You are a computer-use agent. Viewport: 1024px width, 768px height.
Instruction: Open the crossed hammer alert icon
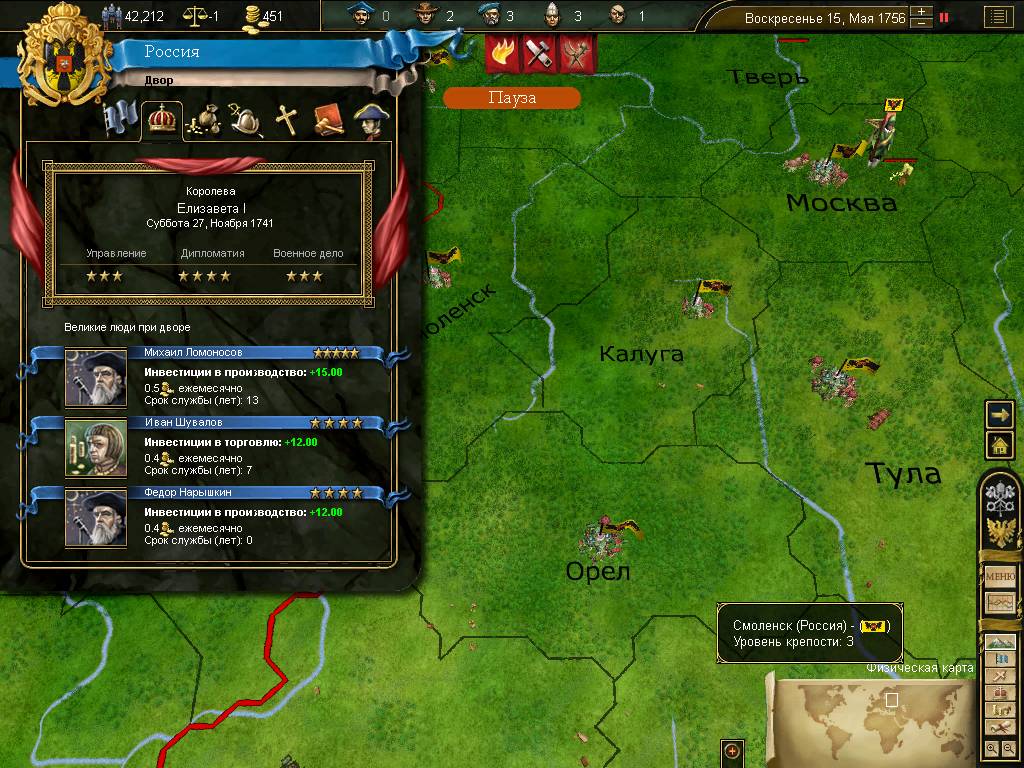pos(539,52)
